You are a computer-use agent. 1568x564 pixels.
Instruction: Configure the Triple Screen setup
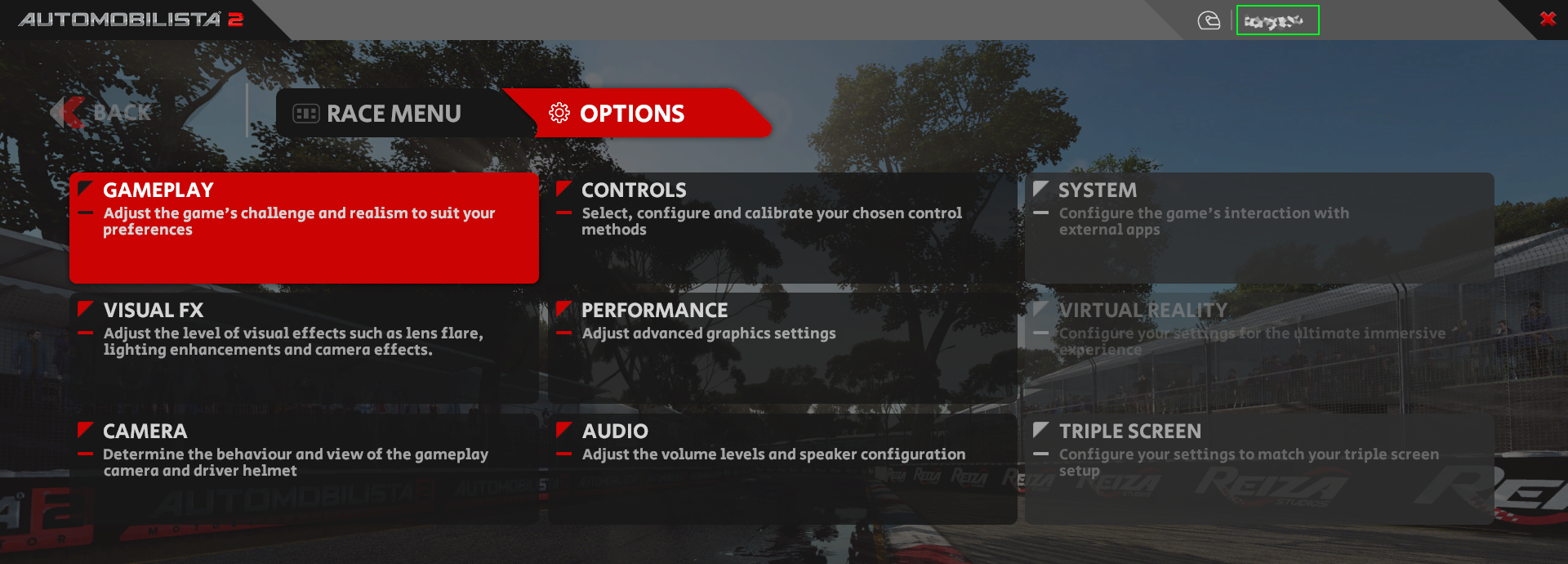point(1258,468)
